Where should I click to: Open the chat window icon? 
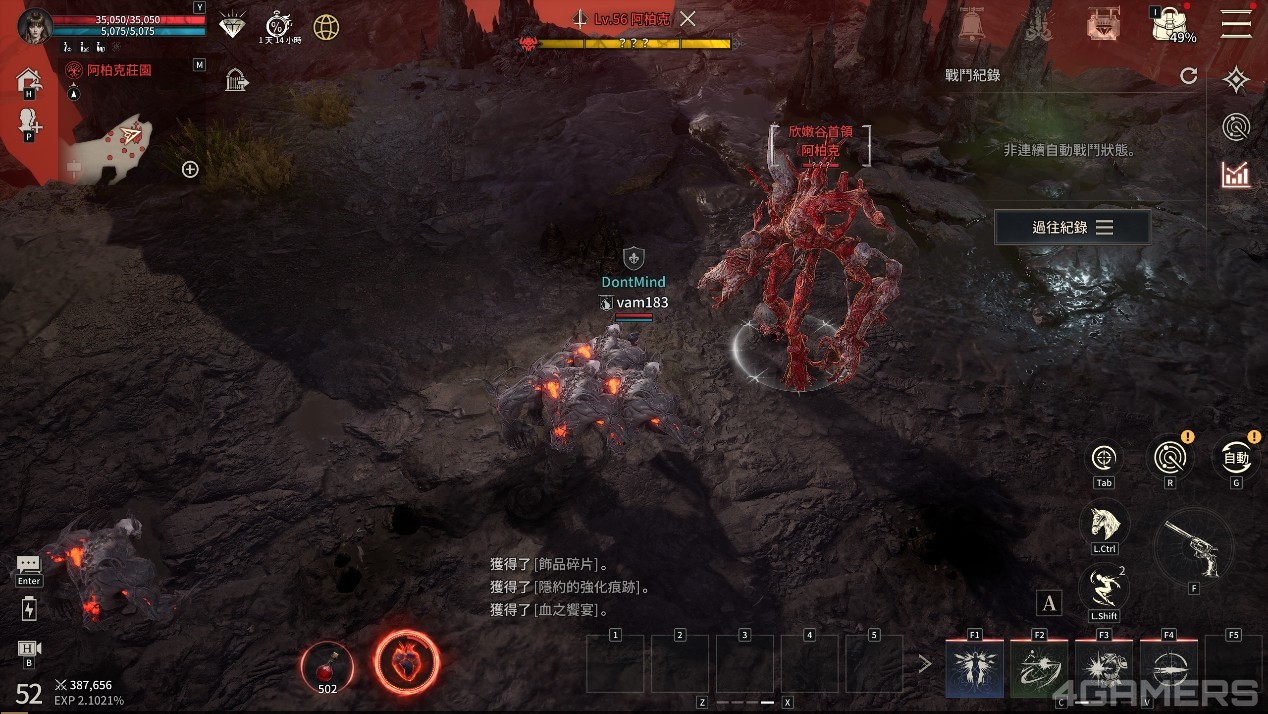coord(29,566)
